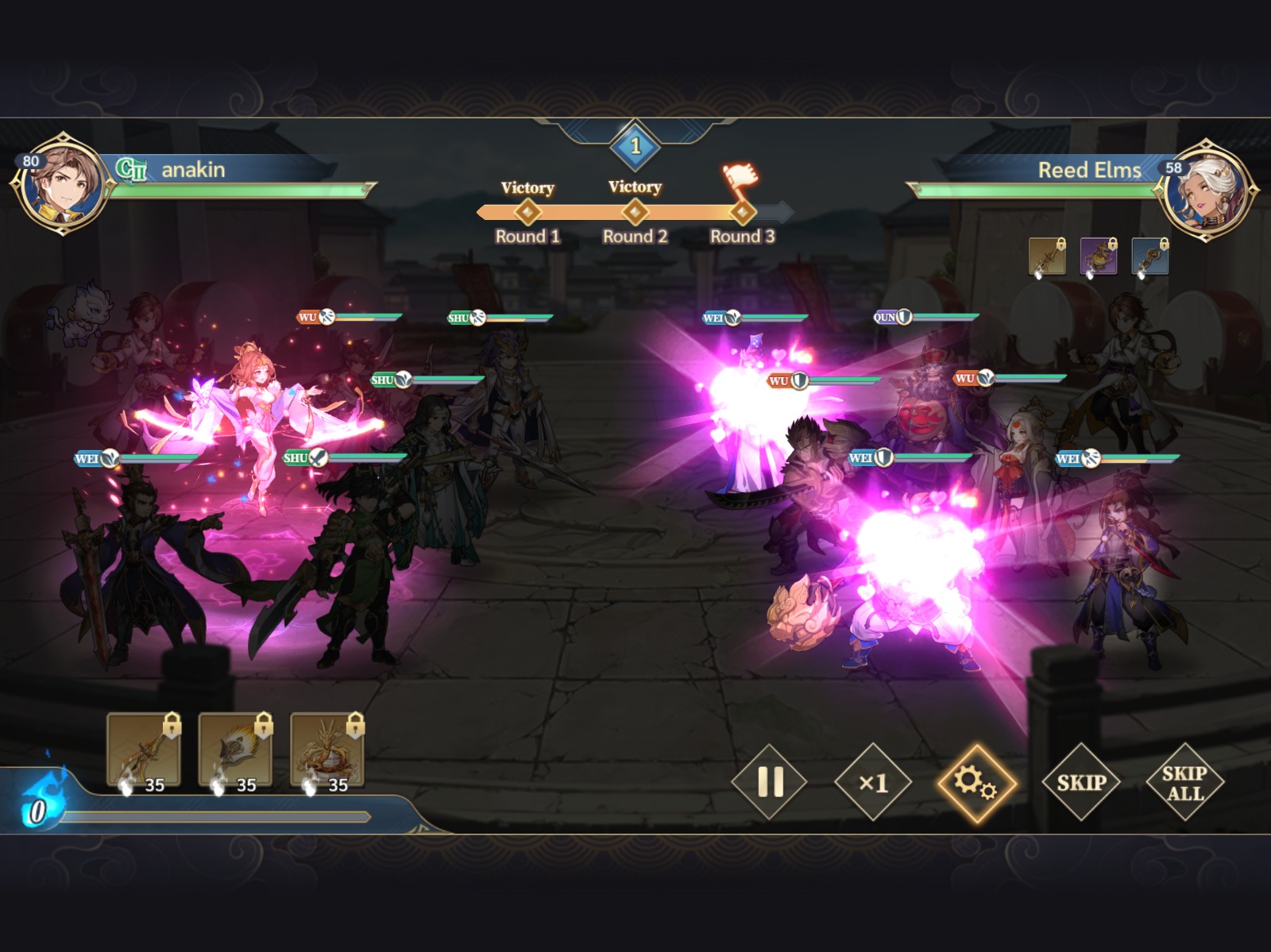Screen dimensions: 1271x952
Task: Select the Round 1 Victory diamond marker
Action: click(x=527, y=211)
